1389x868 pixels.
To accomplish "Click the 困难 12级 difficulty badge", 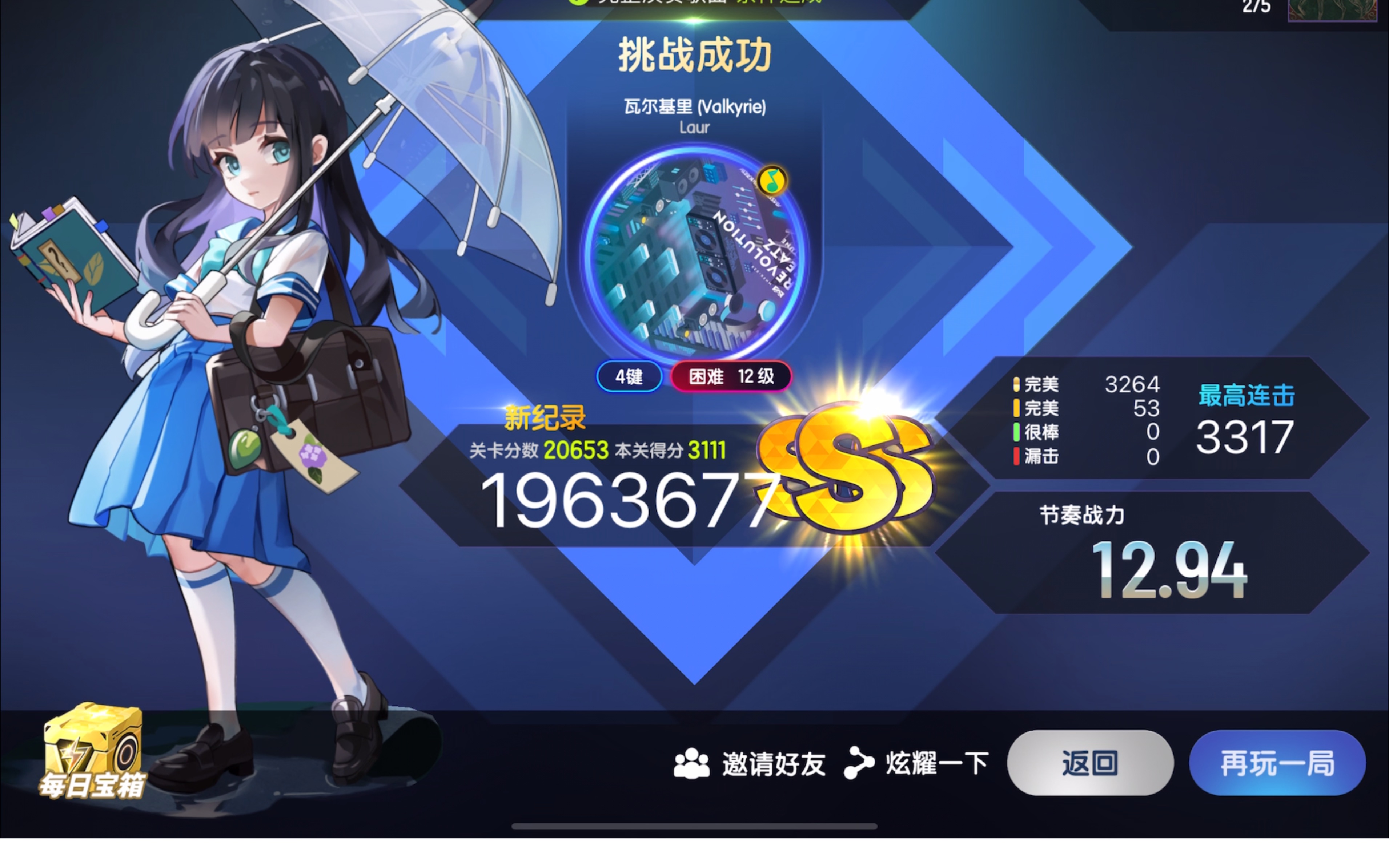I will tap(730, 376).
